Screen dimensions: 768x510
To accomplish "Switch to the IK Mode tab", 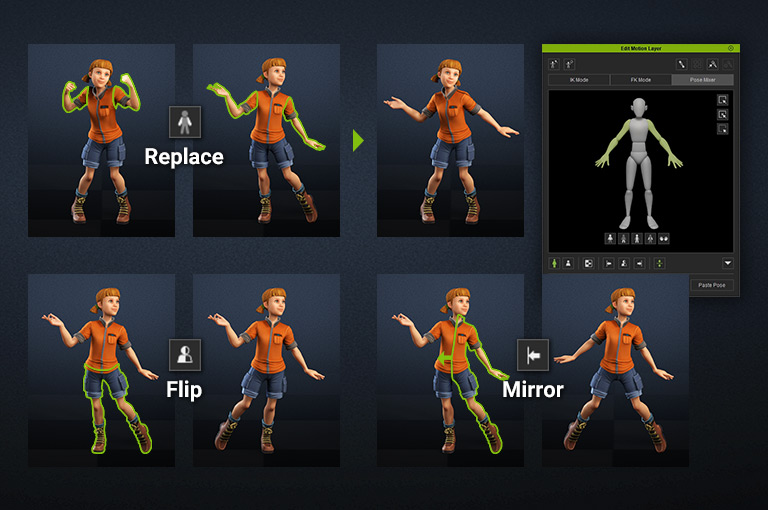I will pyautogui.click(x=577, y=80).
